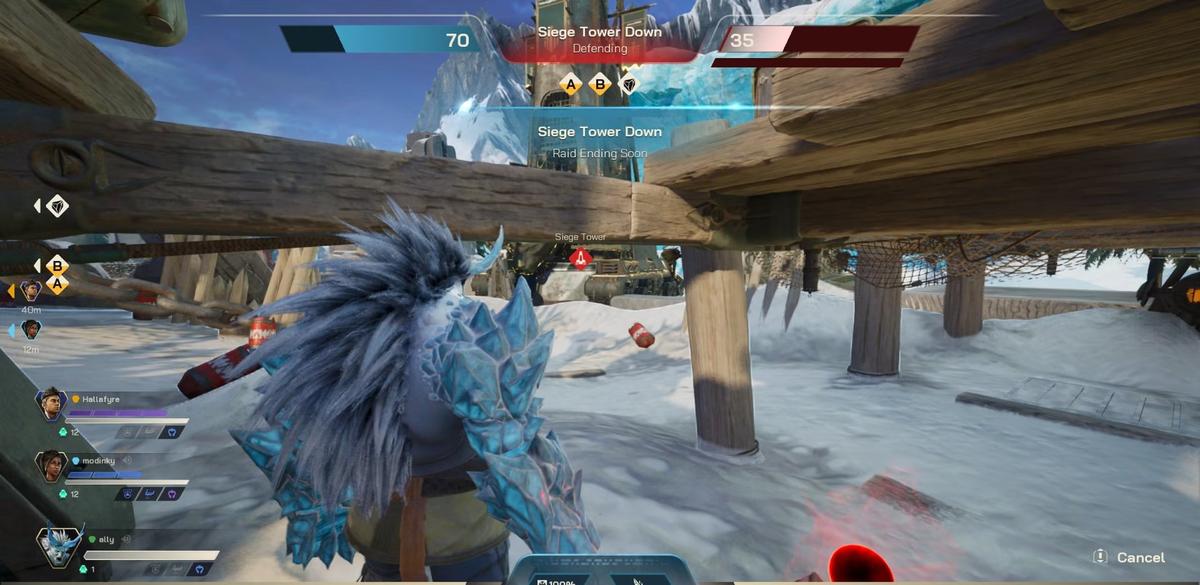Select objective A in the top tracker
Viewport: 1200px width, 585px height.
click(x=571, y=85)
